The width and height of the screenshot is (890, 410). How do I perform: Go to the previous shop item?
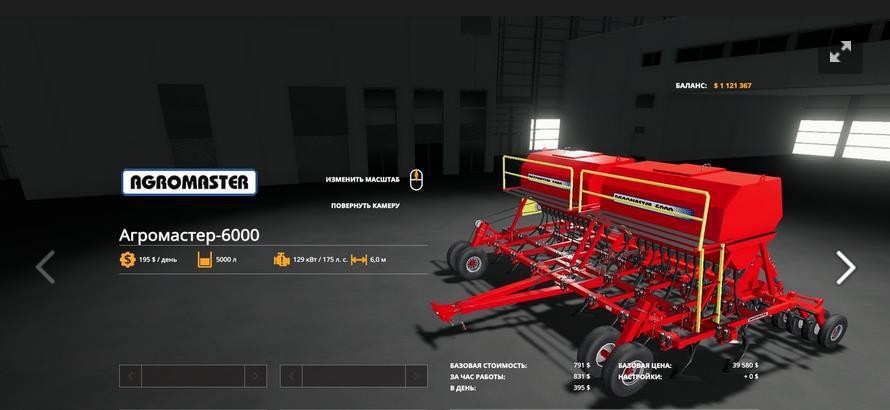(45, 267)
